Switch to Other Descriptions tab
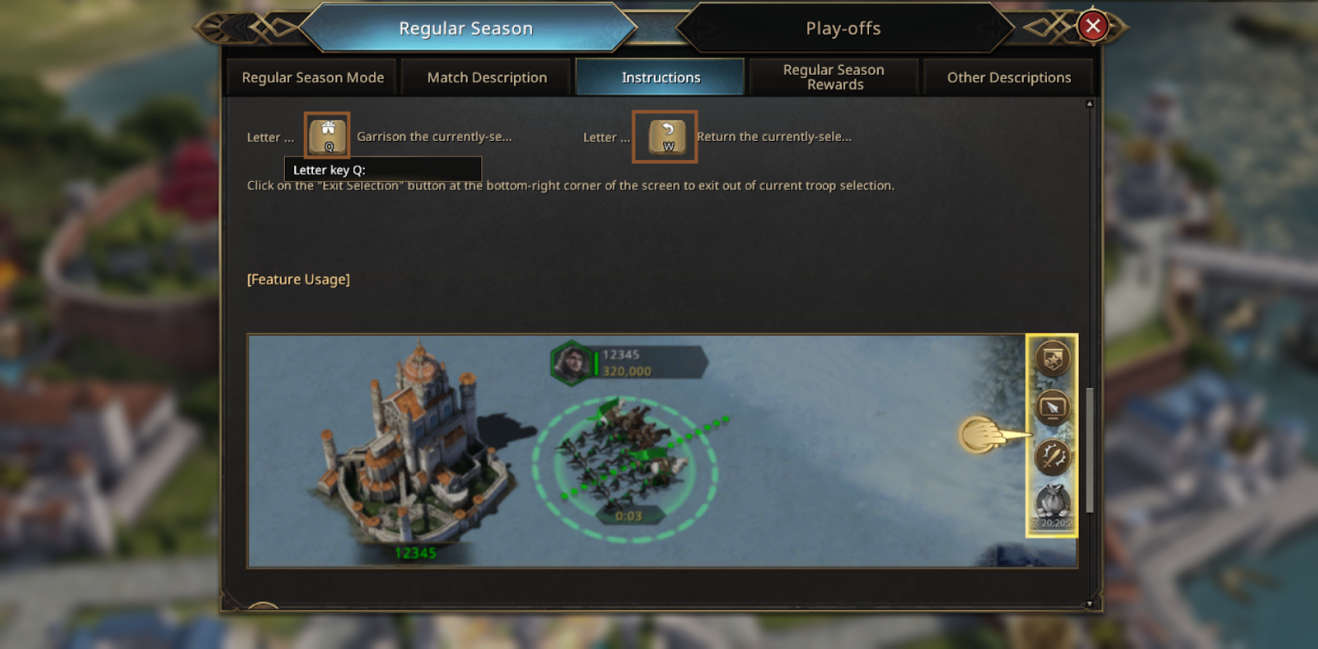1318x649 pixels. pyautogui.click(x=1008, y=77)
